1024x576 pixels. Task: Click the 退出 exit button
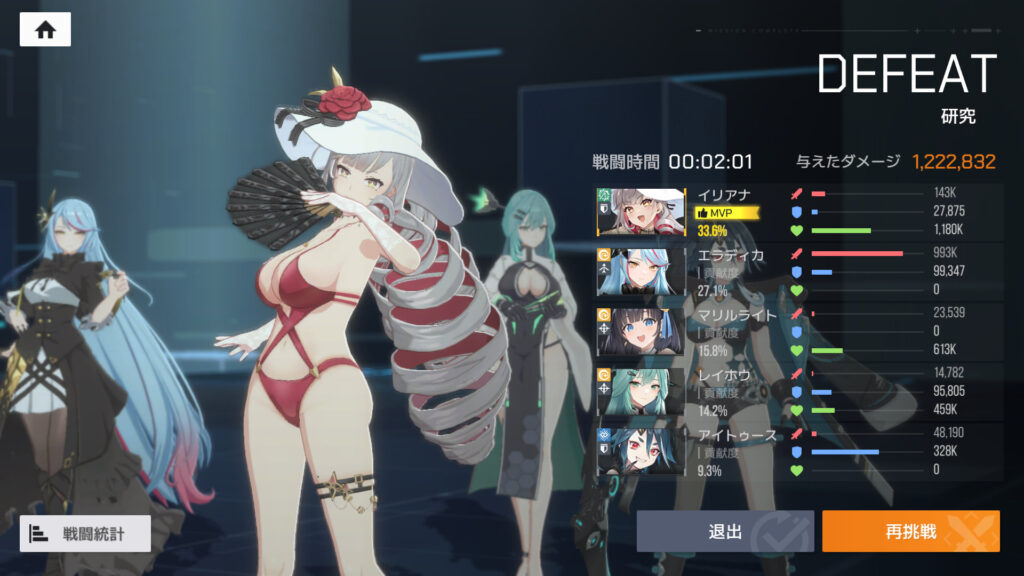(725, 532)
